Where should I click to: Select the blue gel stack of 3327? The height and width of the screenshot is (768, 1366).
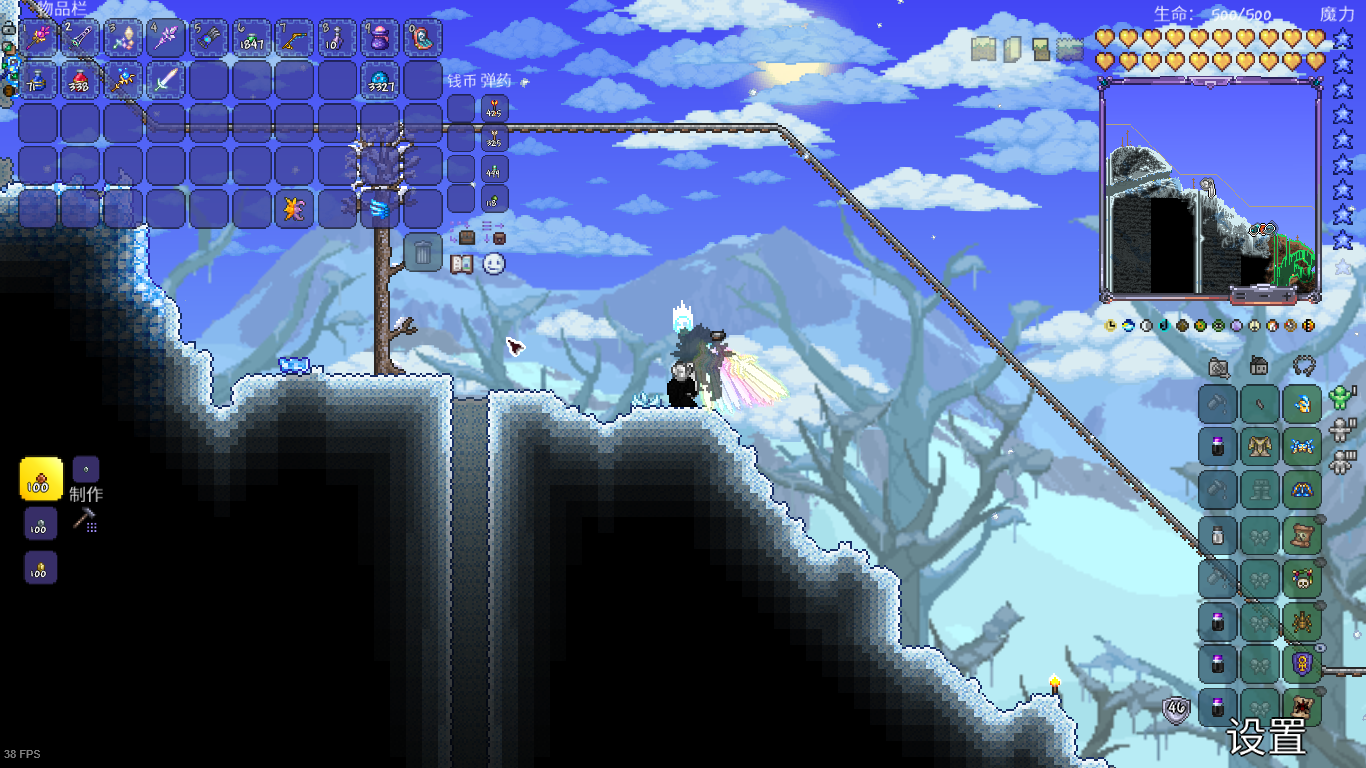click(x=381, y=80)
